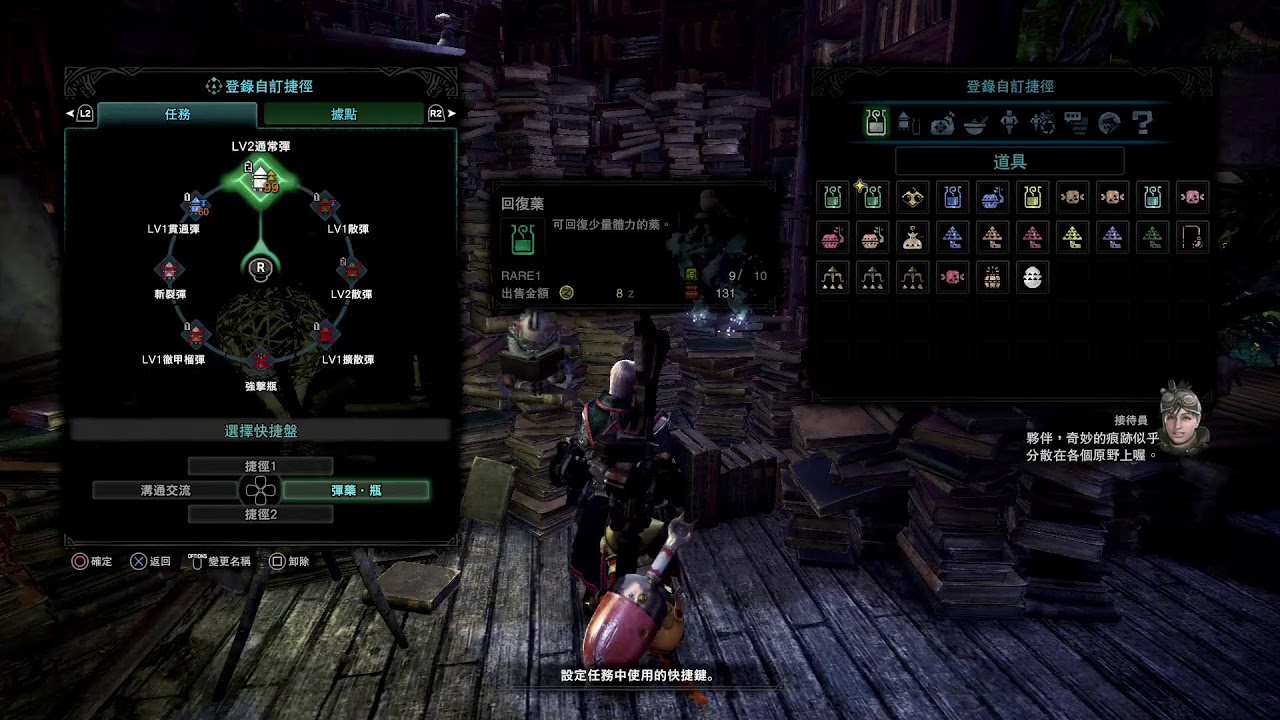The width and height of the screenshot is (1280, 720).
Task: Select the LV1貫通彈 radial slot
Action: click(197, 207)
